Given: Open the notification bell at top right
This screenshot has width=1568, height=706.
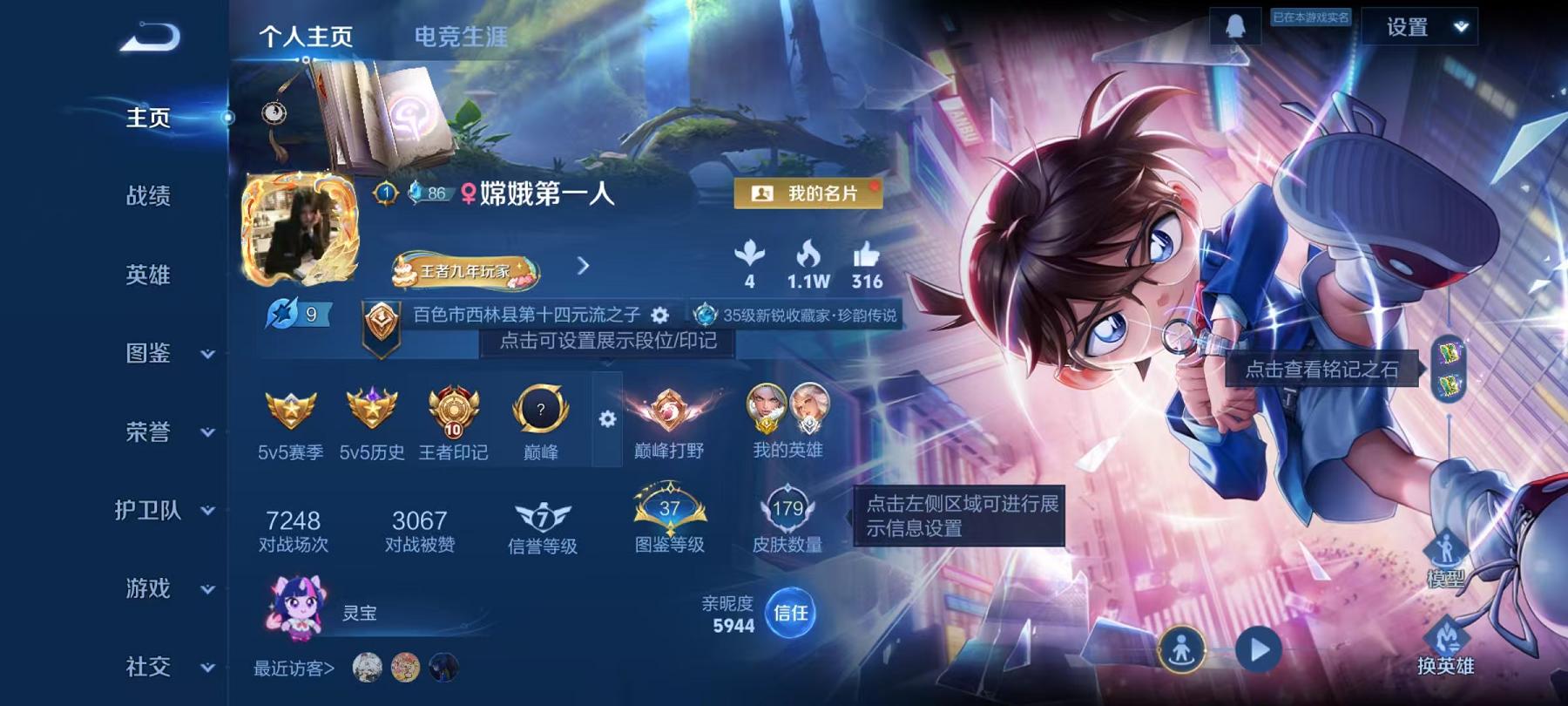Looking at the screenshot, I should coord(1233,26).
